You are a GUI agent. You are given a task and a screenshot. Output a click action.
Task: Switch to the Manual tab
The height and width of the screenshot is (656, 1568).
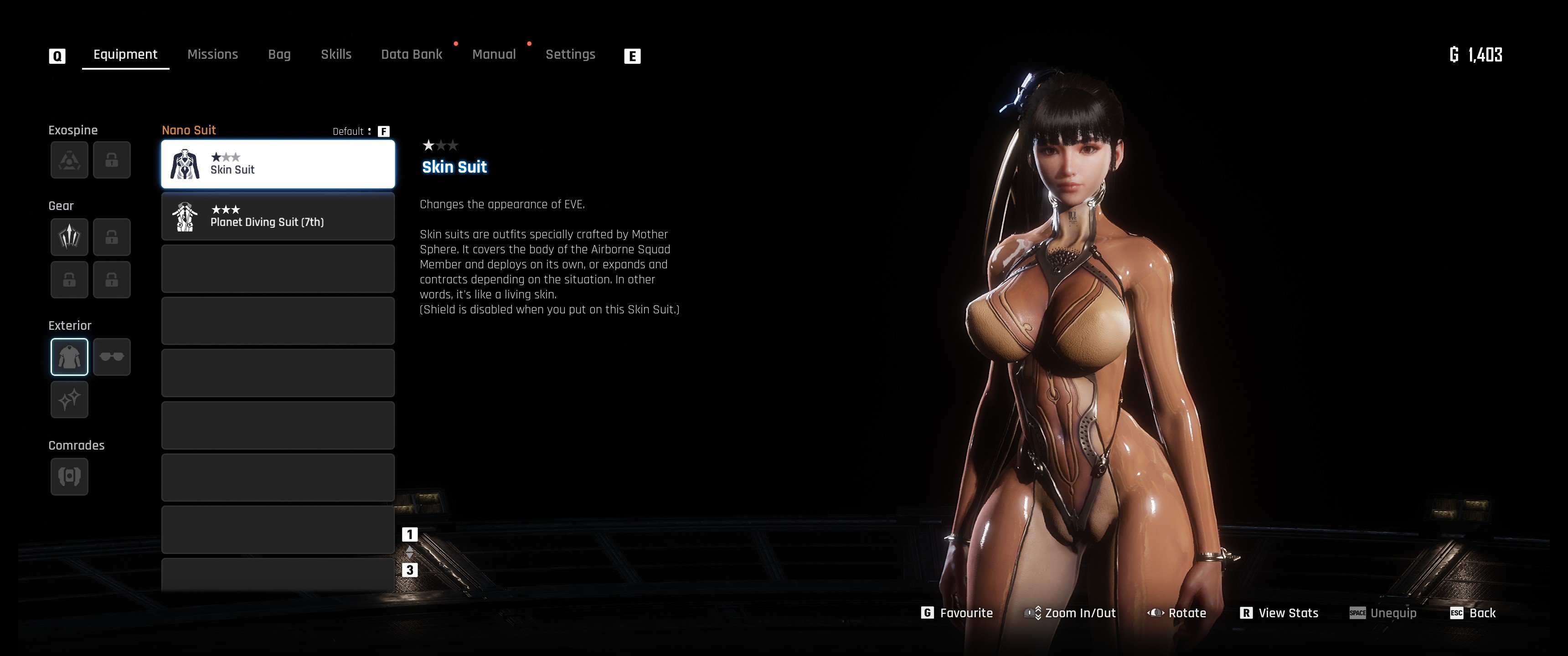coord(494,55)
